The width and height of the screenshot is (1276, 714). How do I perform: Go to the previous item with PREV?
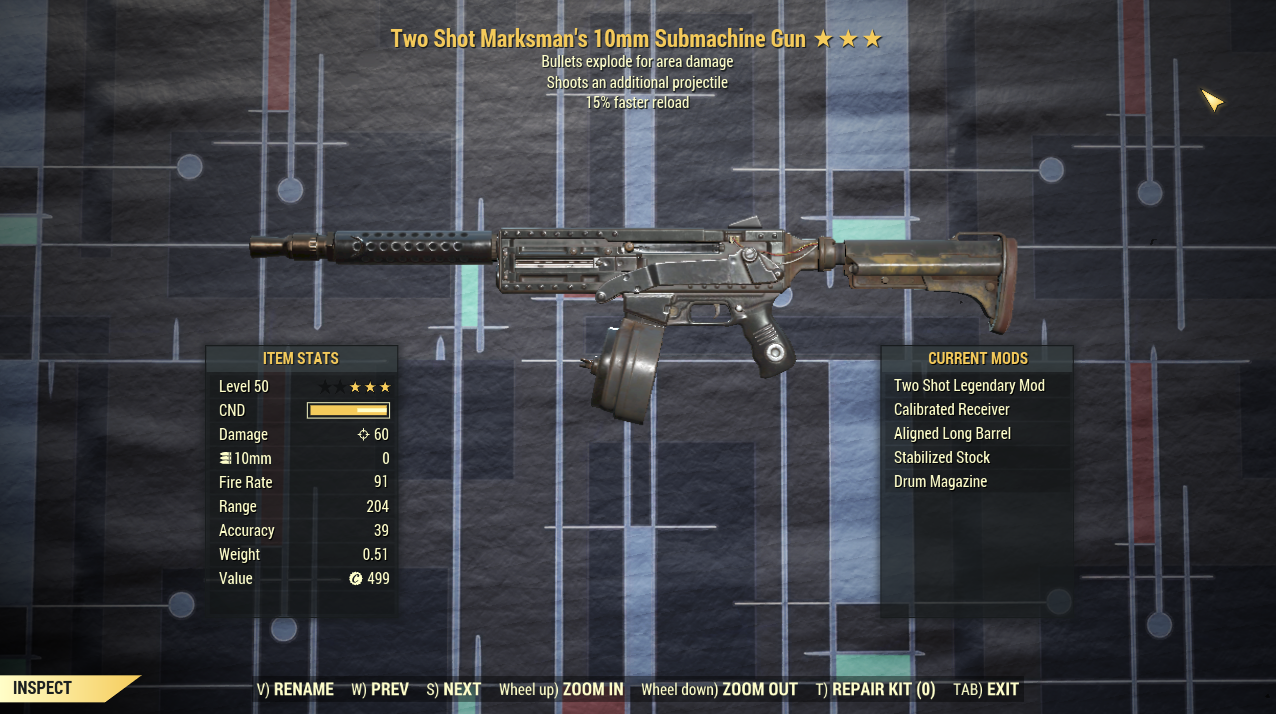[381, 689]
